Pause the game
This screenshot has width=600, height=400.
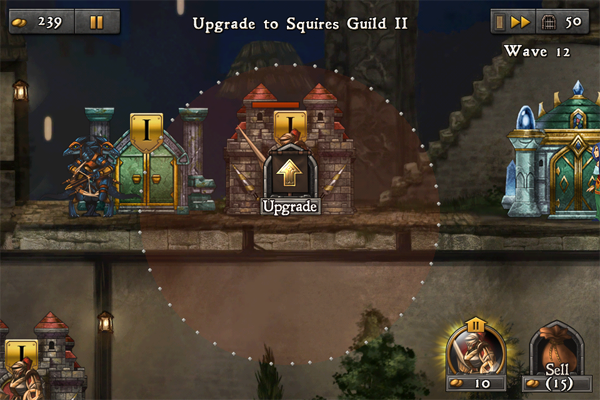tap(96, 21)
